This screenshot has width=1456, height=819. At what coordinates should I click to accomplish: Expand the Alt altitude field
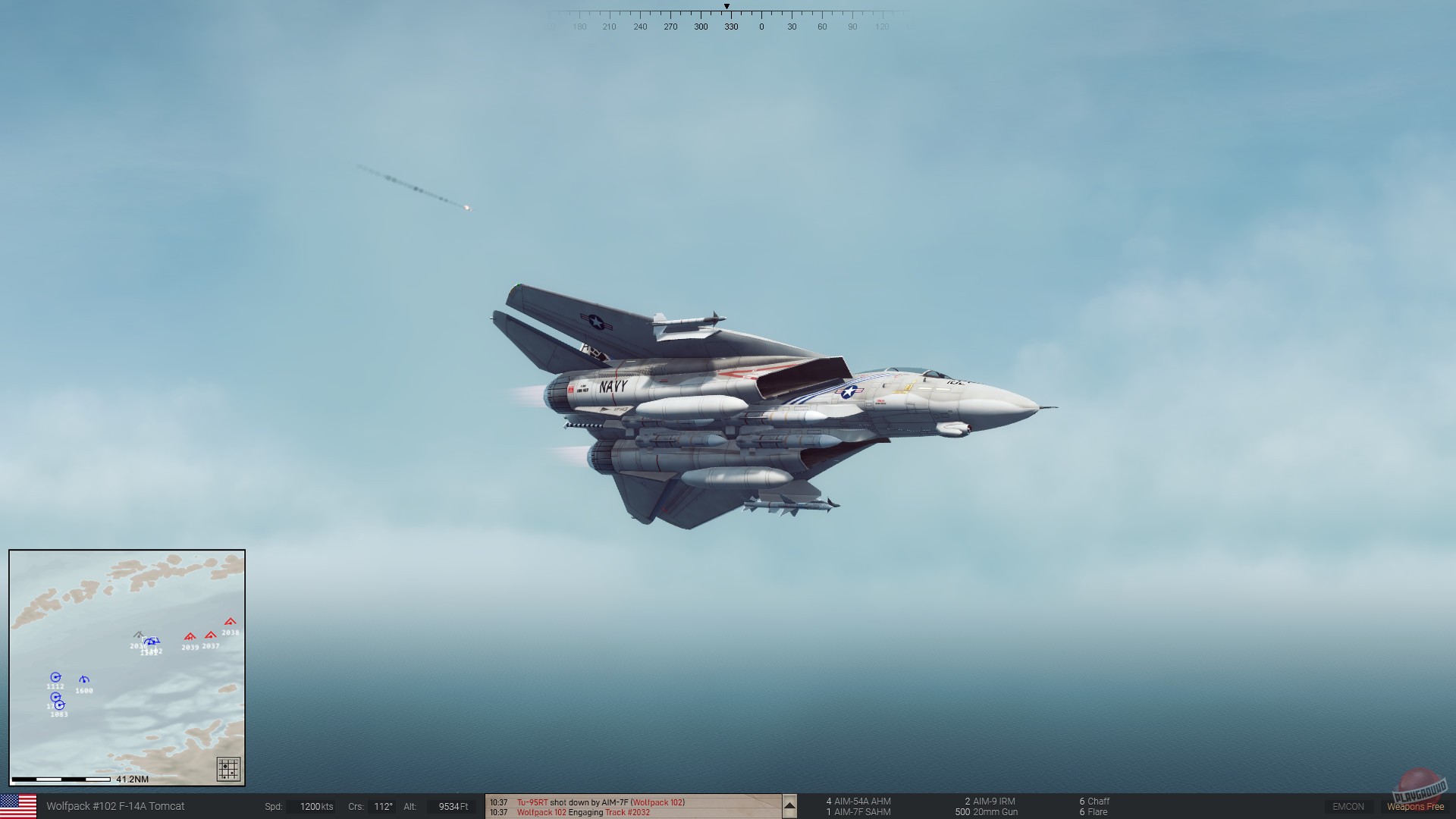tap(450, 806)
